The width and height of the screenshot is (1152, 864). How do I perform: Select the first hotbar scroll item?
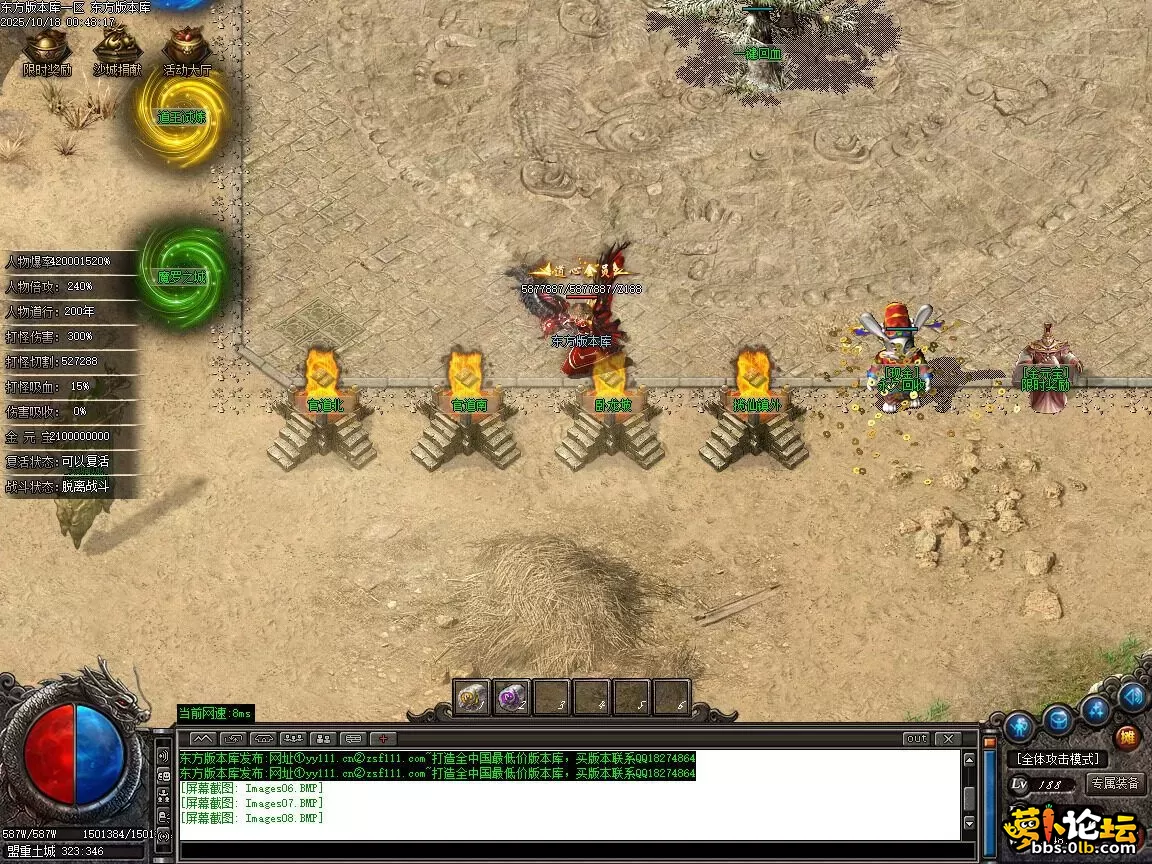tap(472, 697)
